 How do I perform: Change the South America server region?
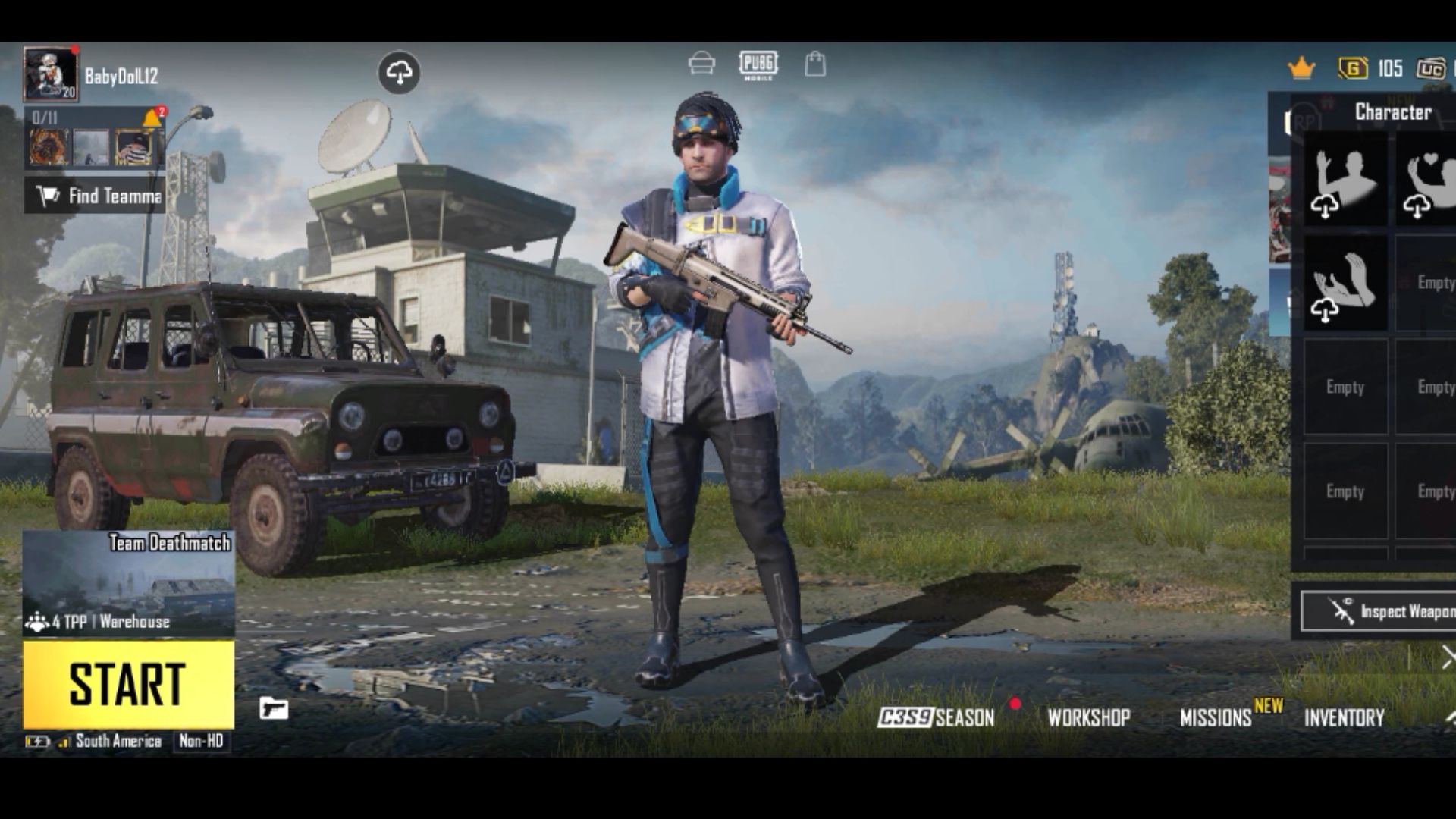pyautogui.click(x=118, y=741)
